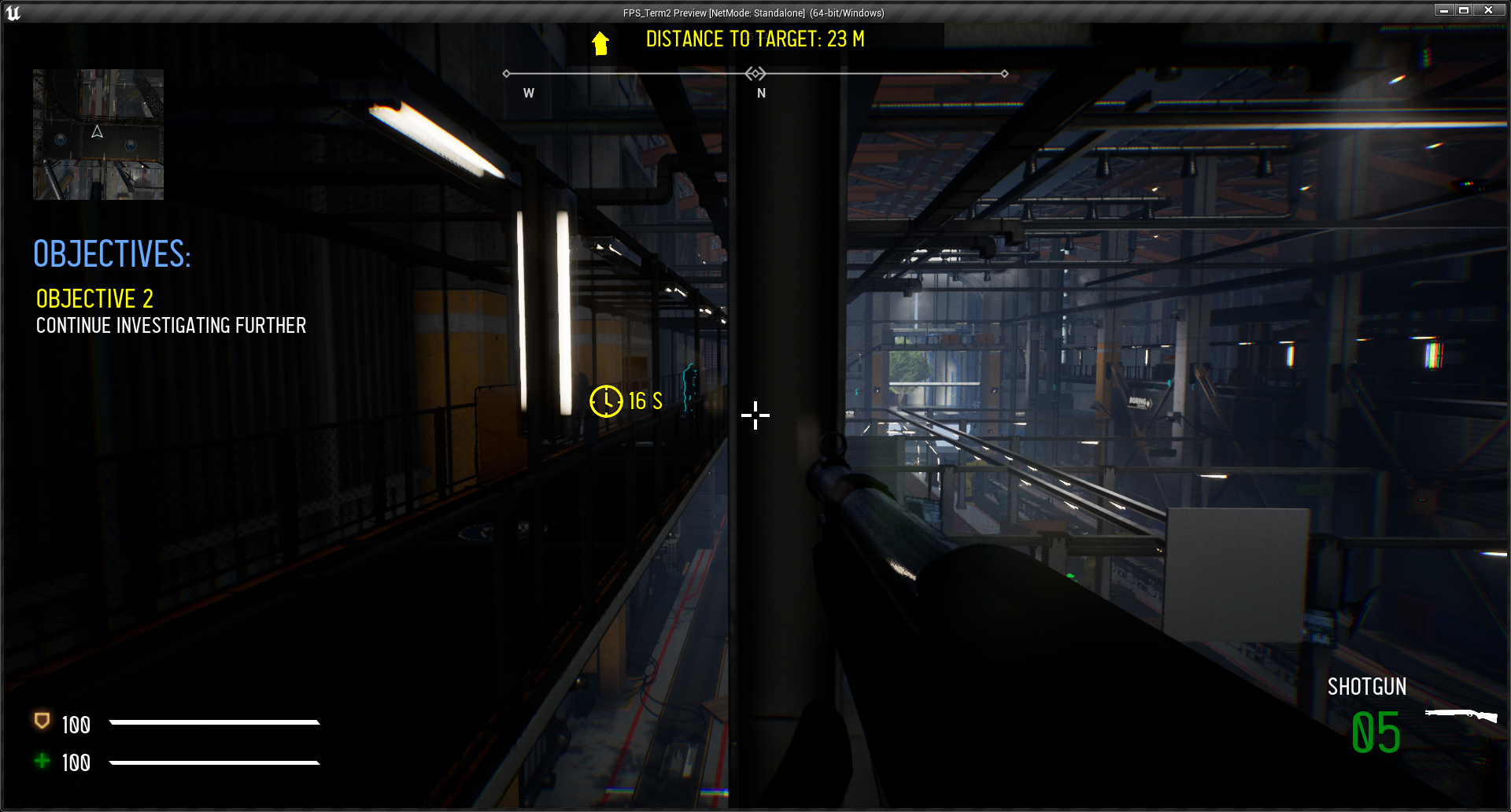The width and height of the screenshot is (1511, 812).
Task: Click the compass heading marker
Action: [x=755, y=74]
